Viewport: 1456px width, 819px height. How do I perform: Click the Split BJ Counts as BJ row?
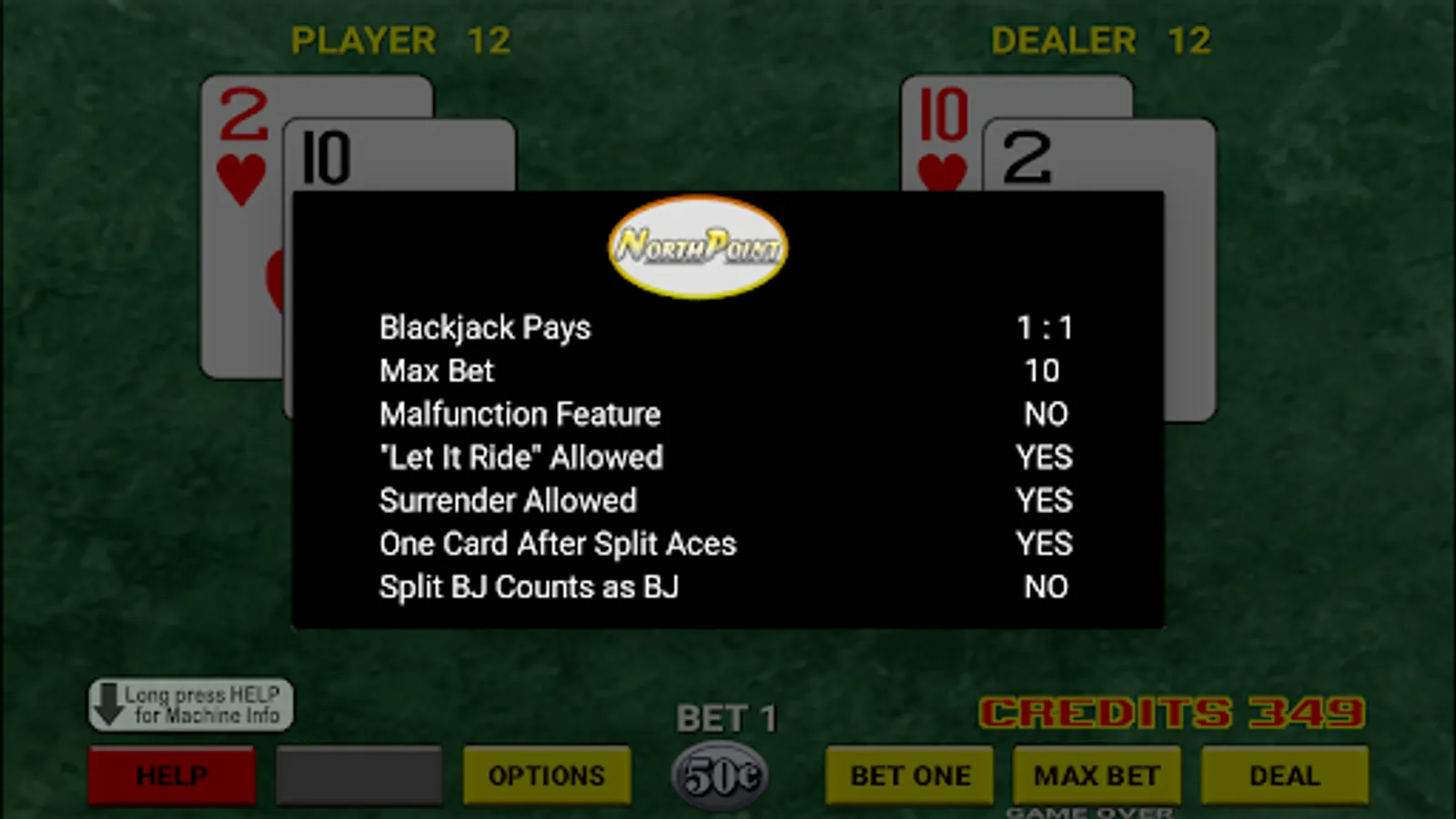(529, 587)
